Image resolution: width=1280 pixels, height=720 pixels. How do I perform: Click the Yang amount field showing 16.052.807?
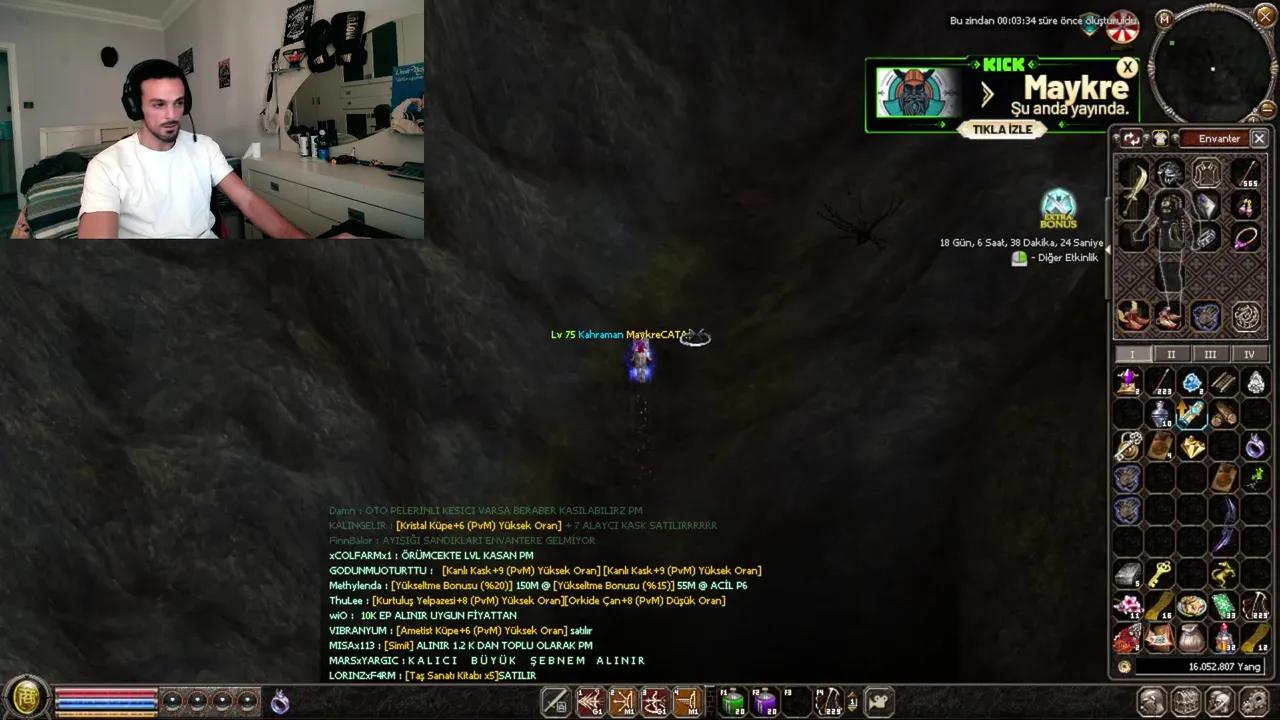[x=1200, y=666]
